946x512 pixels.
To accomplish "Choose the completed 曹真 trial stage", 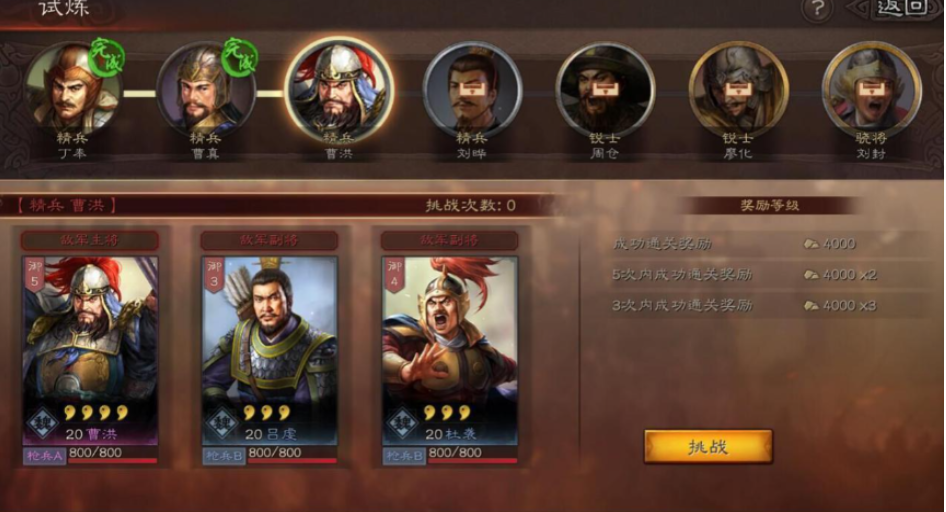I will [206, 90].
